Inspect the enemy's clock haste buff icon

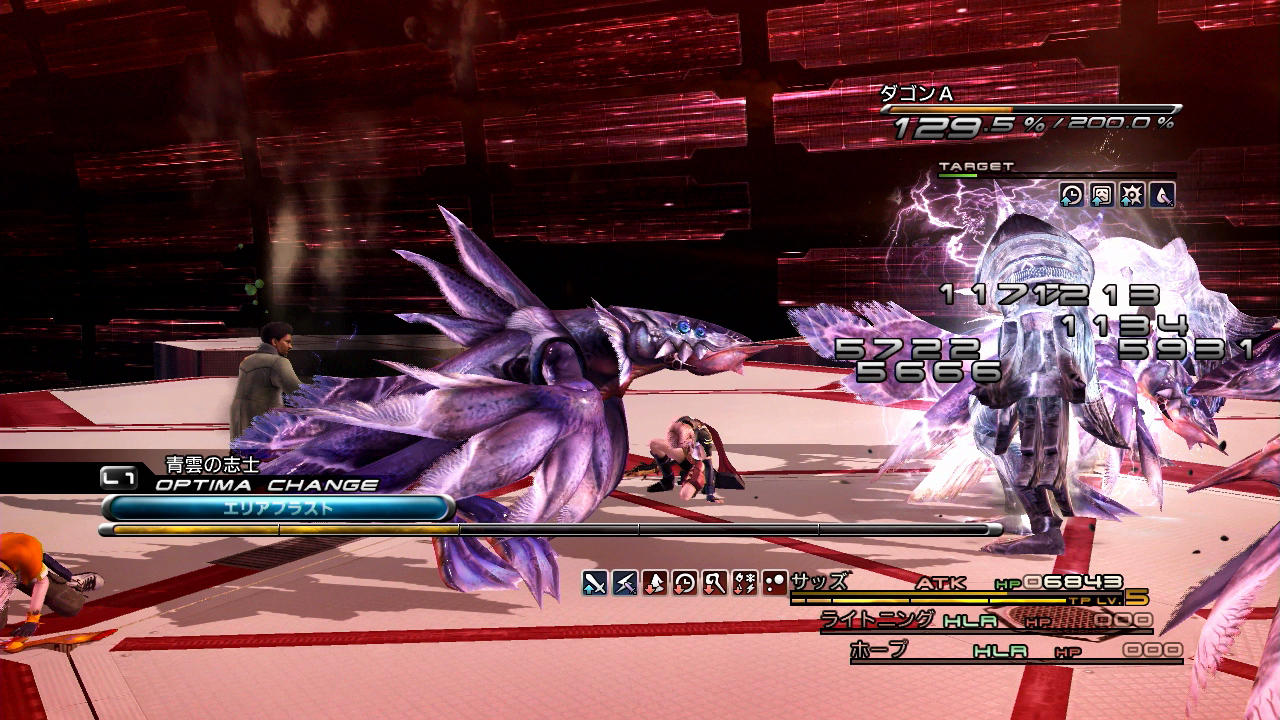[x=1072, y=195]
